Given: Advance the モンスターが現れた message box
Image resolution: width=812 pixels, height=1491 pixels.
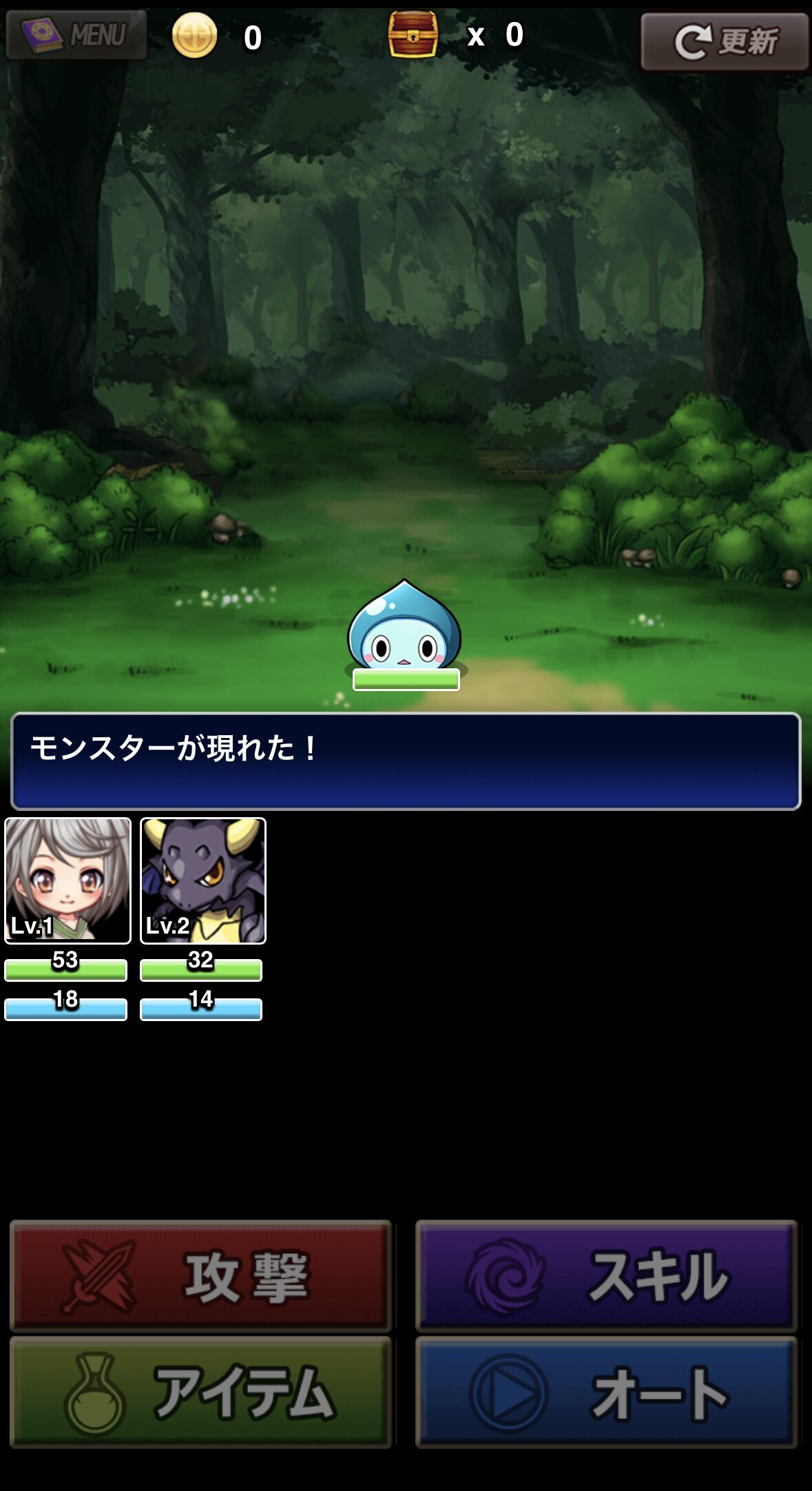Looking at the screenshot, I should (406, 761).
